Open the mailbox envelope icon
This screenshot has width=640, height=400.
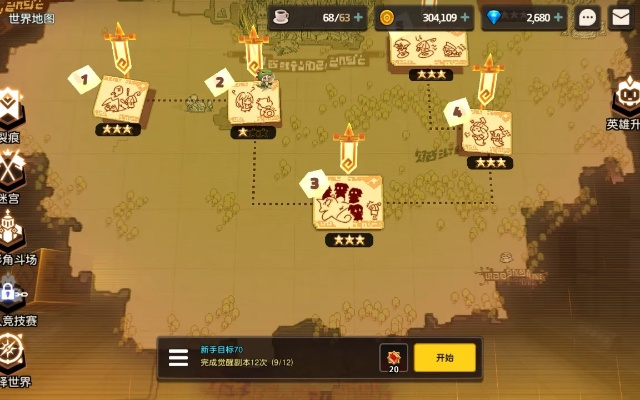(621, 17)
